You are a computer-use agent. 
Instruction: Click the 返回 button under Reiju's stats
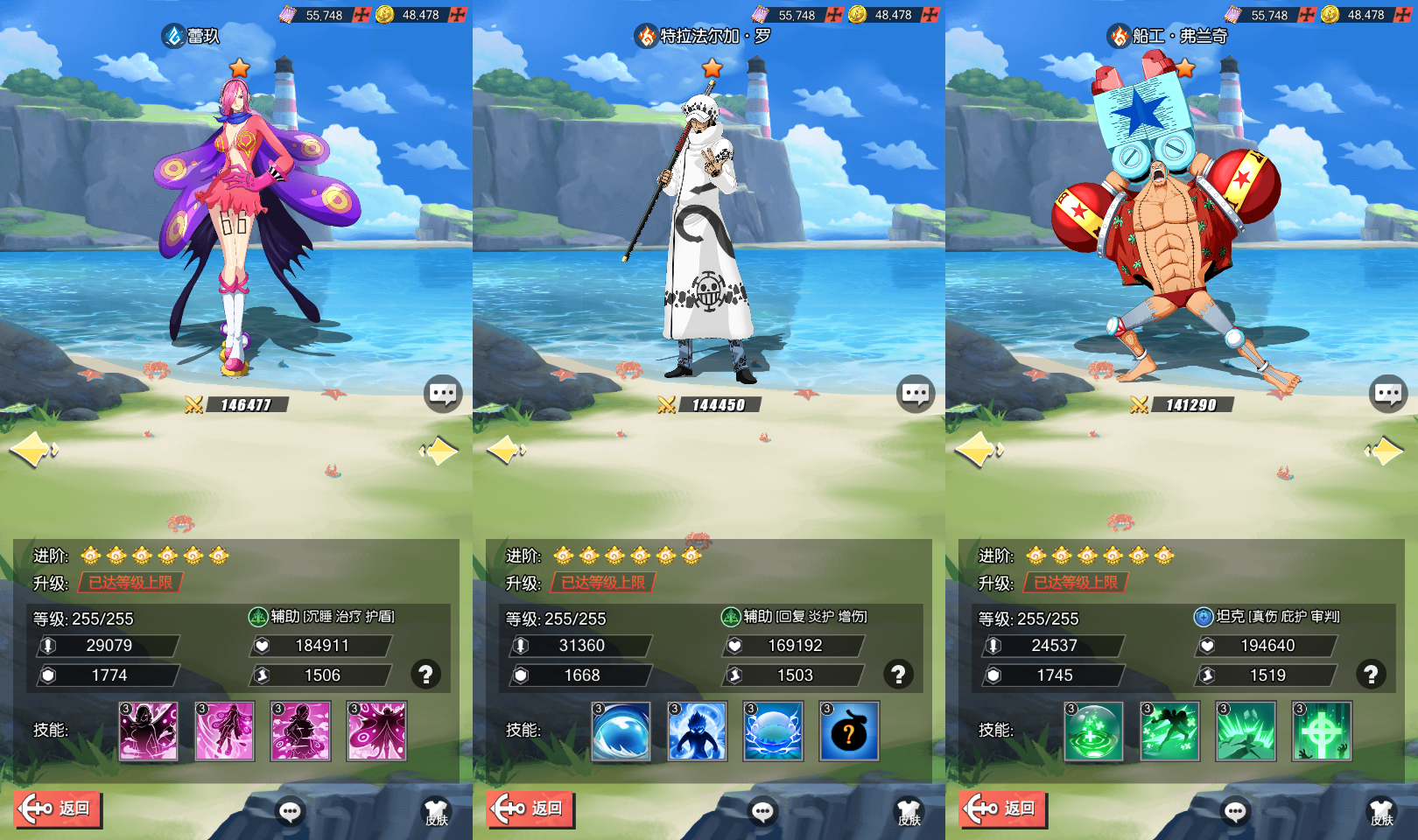coord(58,808)
